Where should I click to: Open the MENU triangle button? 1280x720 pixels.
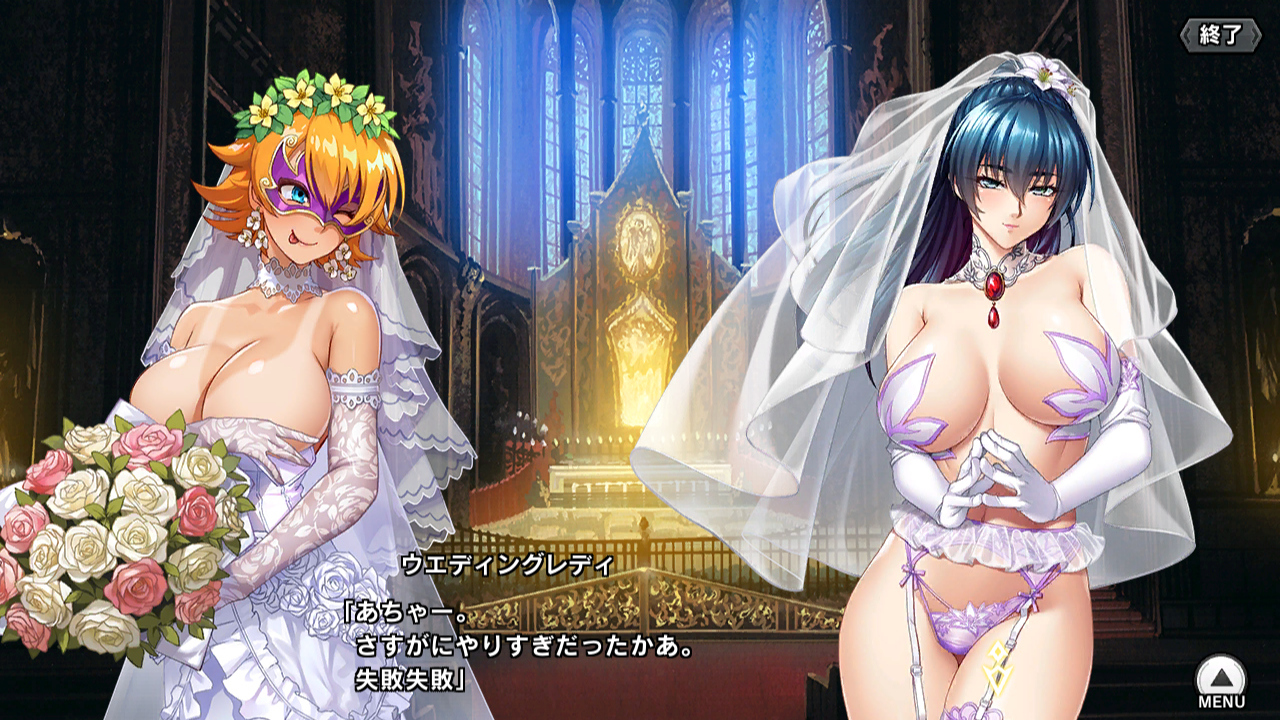coord(1221,680)
